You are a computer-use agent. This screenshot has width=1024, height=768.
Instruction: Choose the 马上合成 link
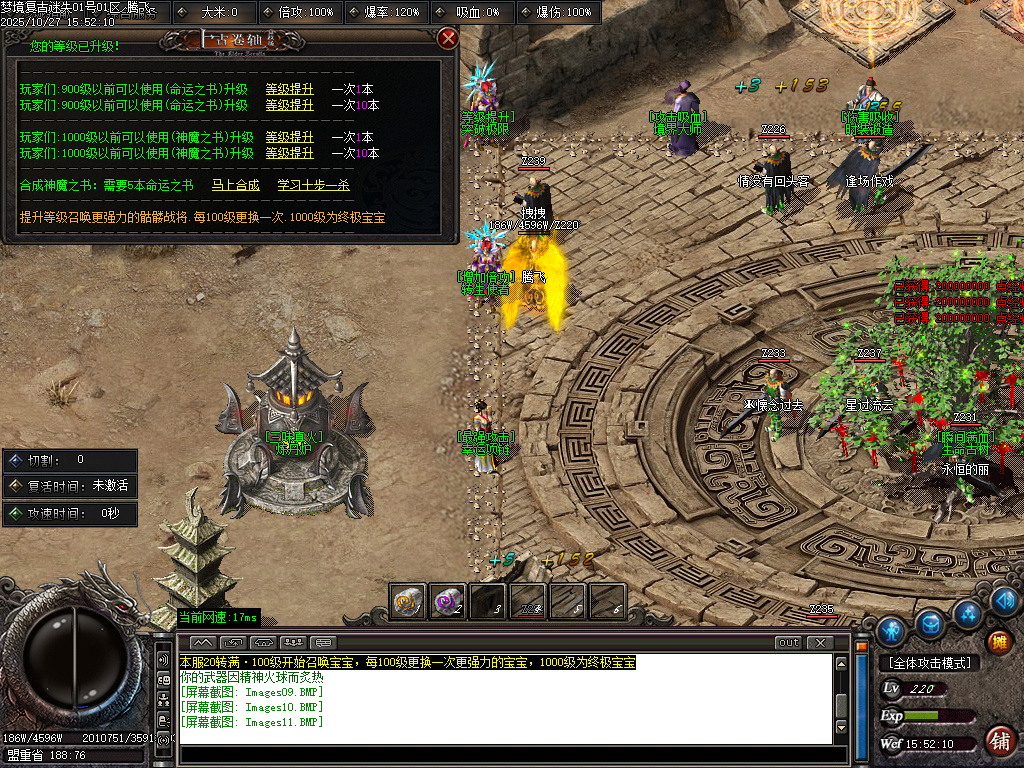[x=235, y=185]
